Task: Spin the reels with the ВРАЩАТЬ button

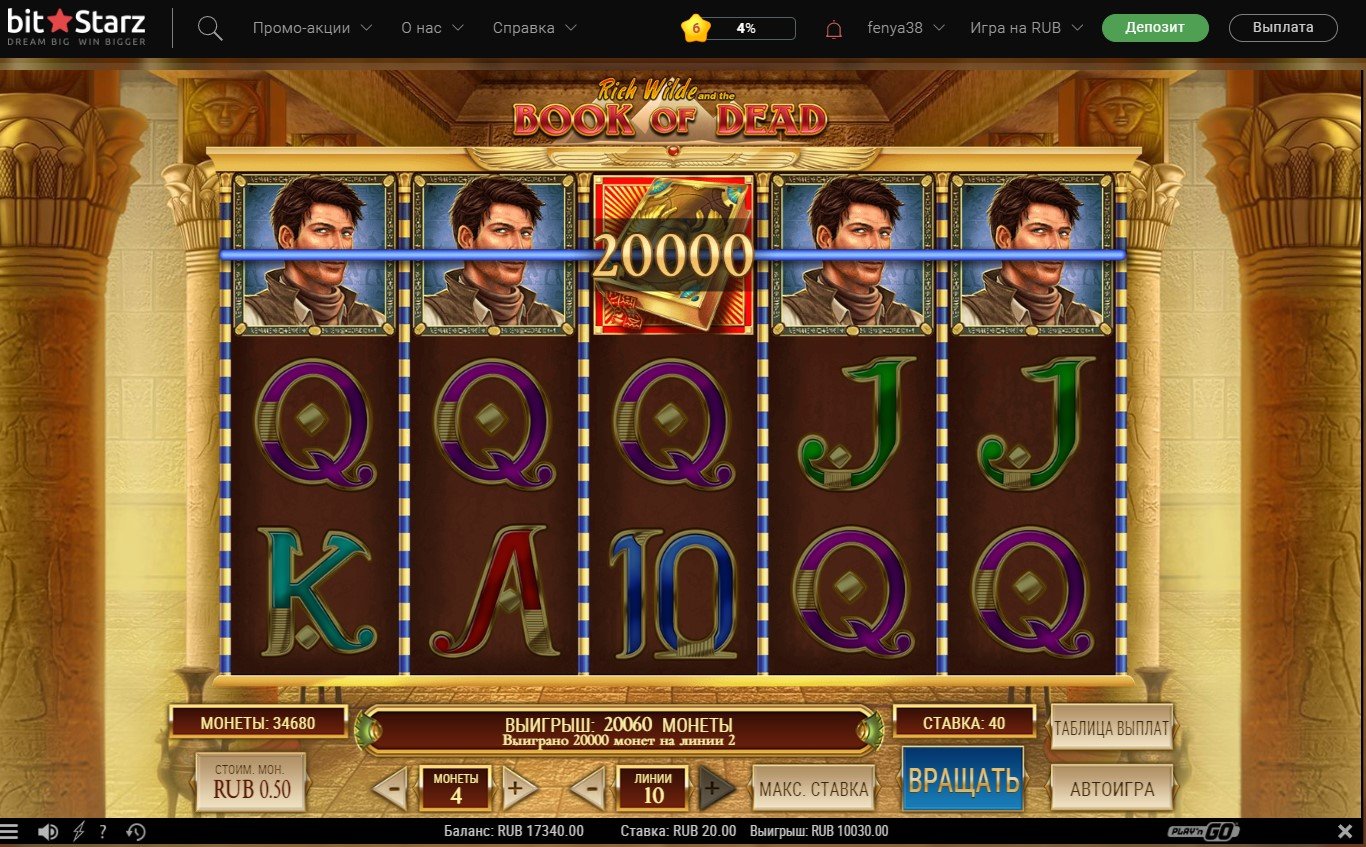Action: click(x=963, y=780)
